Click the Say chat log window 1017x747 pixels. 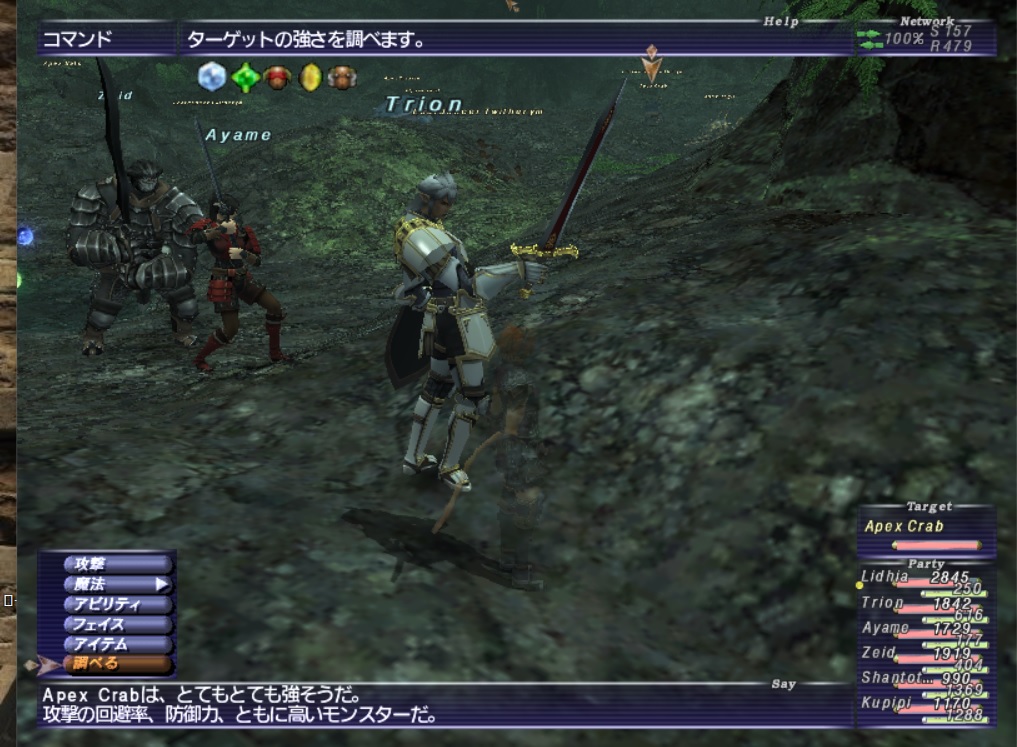(x=440, y=704)
